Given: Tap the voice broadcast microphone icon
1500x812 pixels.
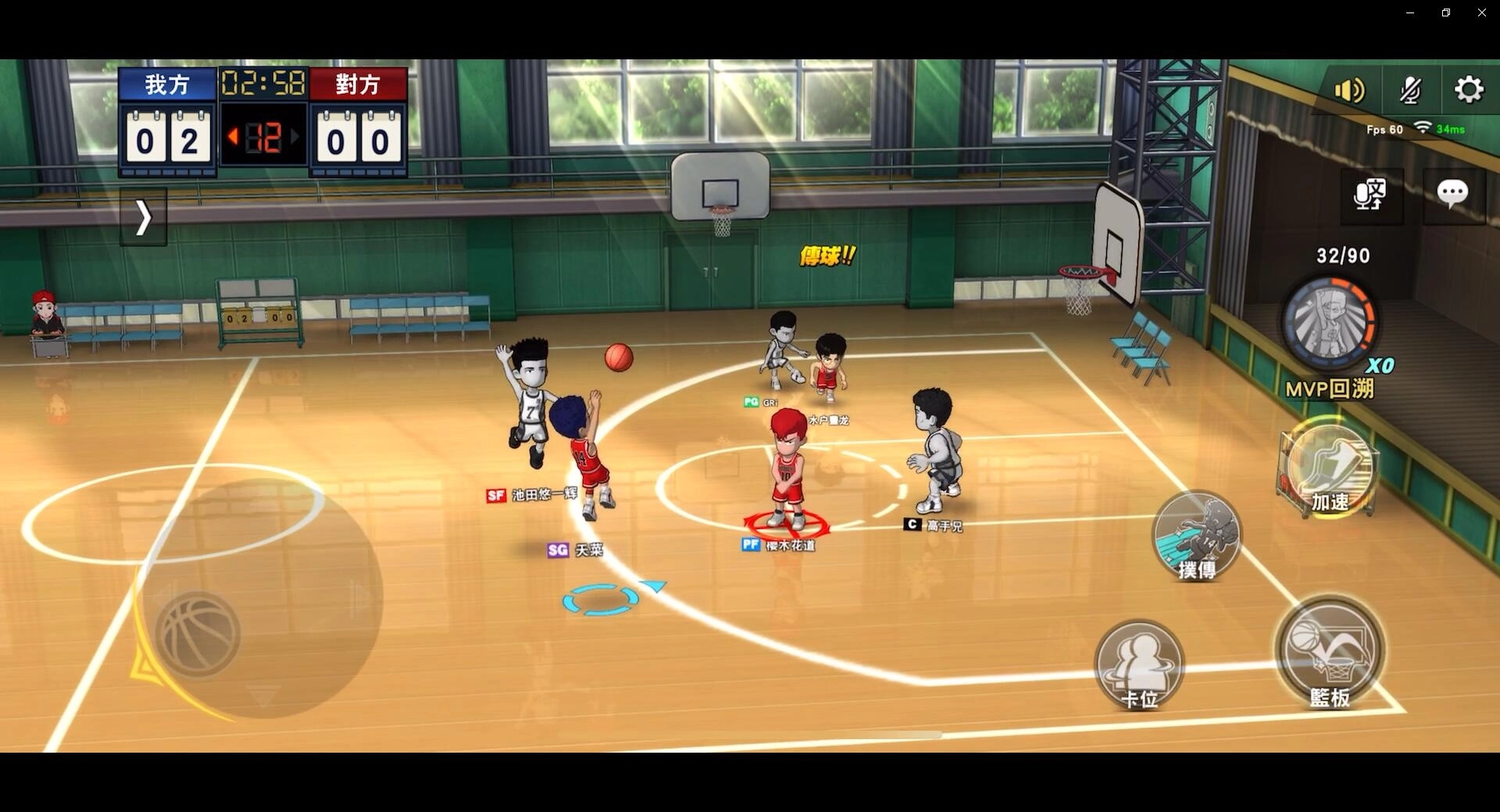Looking at the screenshot, I should (x=1371, y=195).
